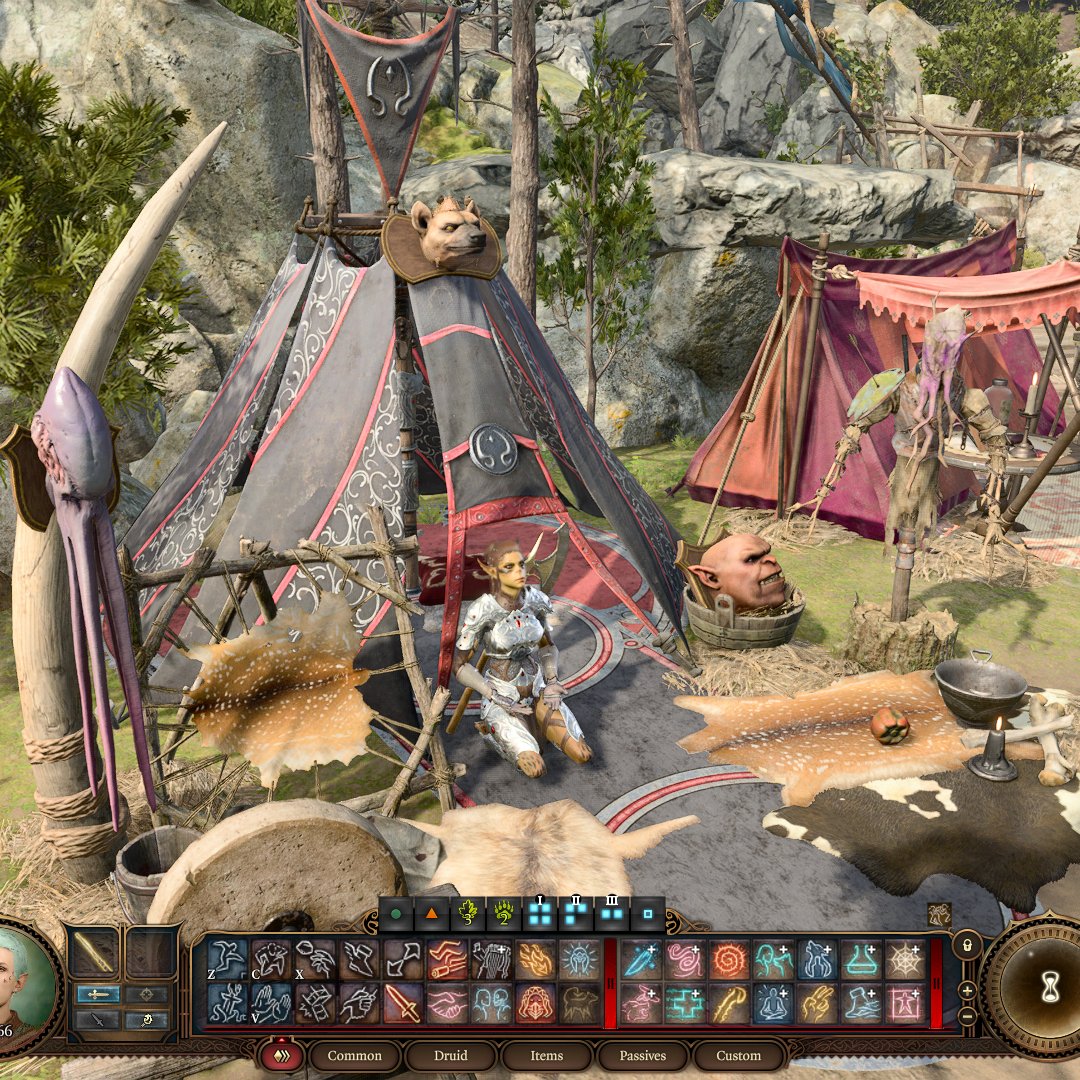Activate the orange spiral spell icon
Image resolution: width=1080 pixels, height=1080 pixels.
coord(730,960)
